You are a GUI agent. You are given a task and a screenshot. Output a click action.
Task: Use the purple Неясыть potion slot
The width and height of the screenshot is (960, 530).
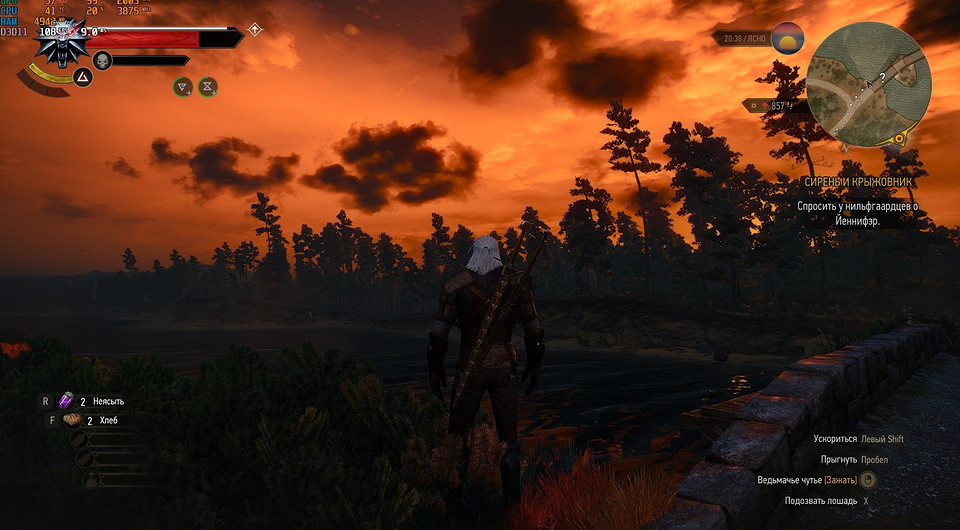click(x=67, y=401)
